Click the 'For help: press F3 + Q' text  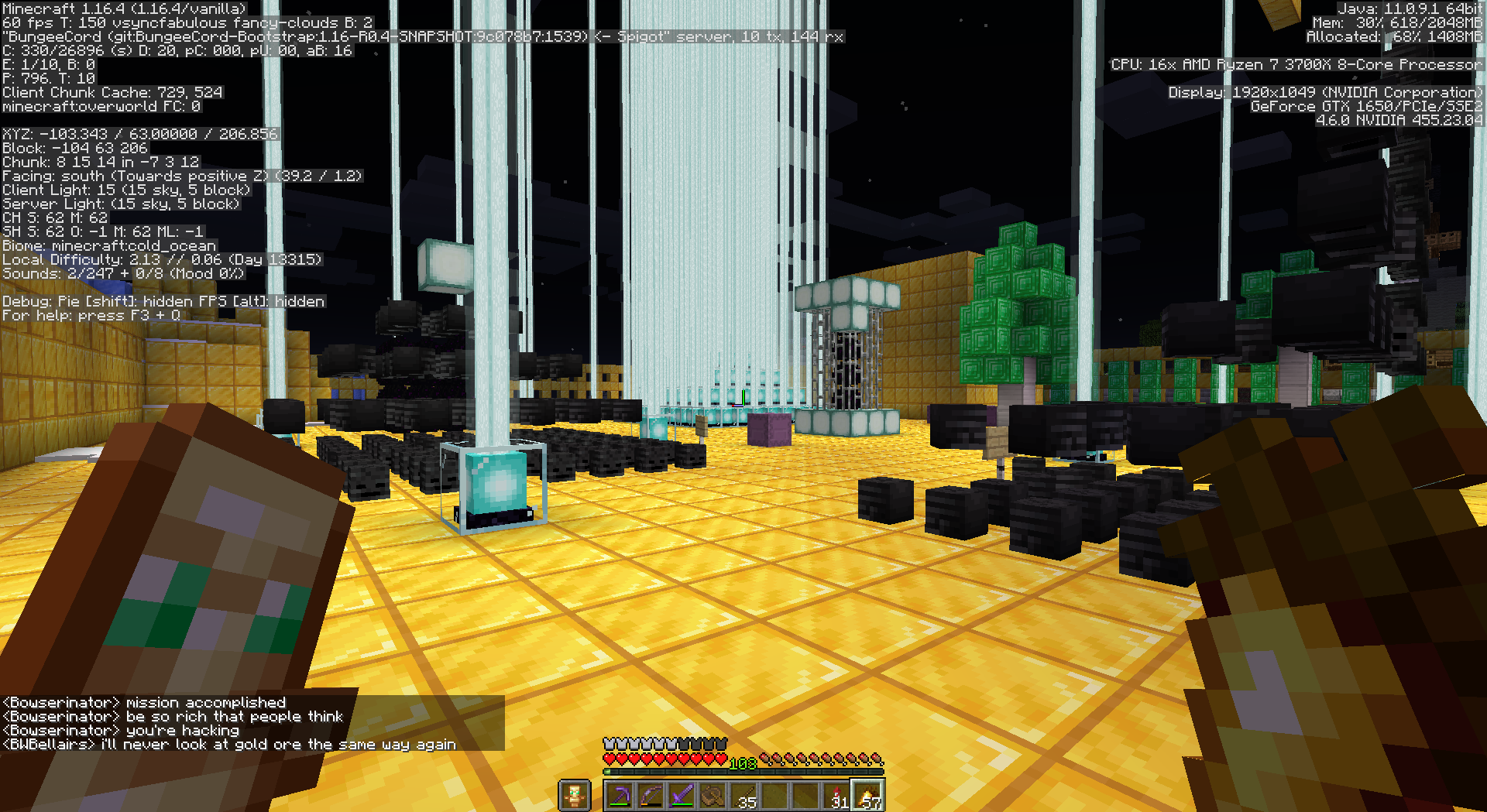click(89, 315)
